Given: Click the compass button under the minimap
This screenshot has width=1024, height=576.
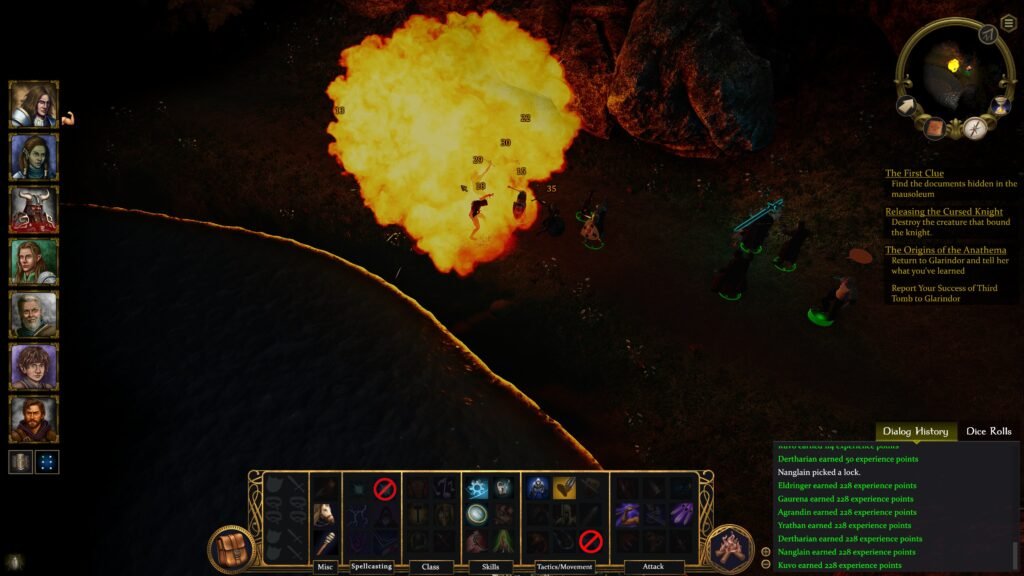Looking at the screenshot, I should [976, 128].
